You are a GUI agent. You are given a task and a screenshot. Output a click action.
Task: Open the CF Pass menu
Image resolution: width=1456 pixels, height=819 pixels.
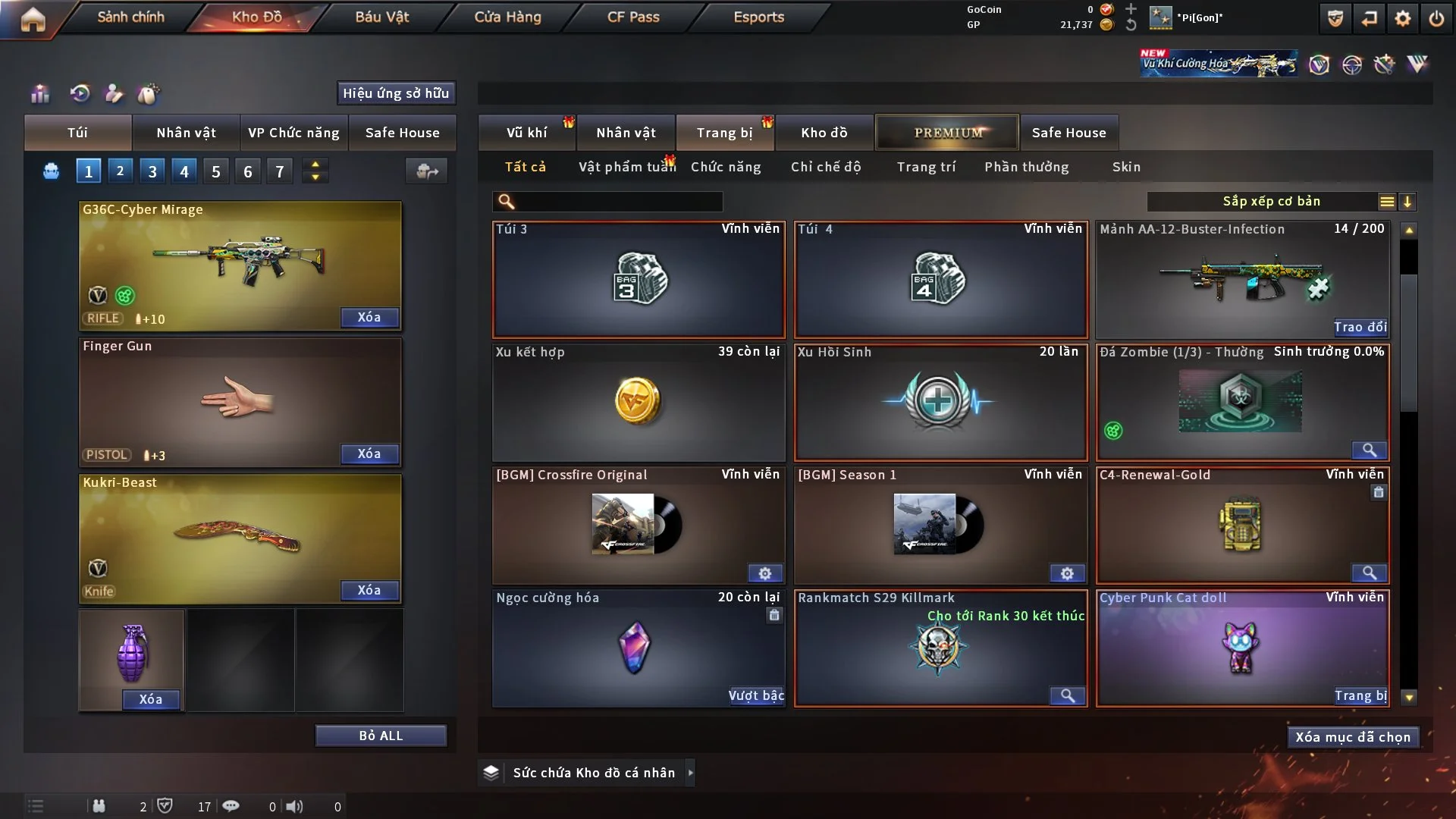tap(633, 17)
